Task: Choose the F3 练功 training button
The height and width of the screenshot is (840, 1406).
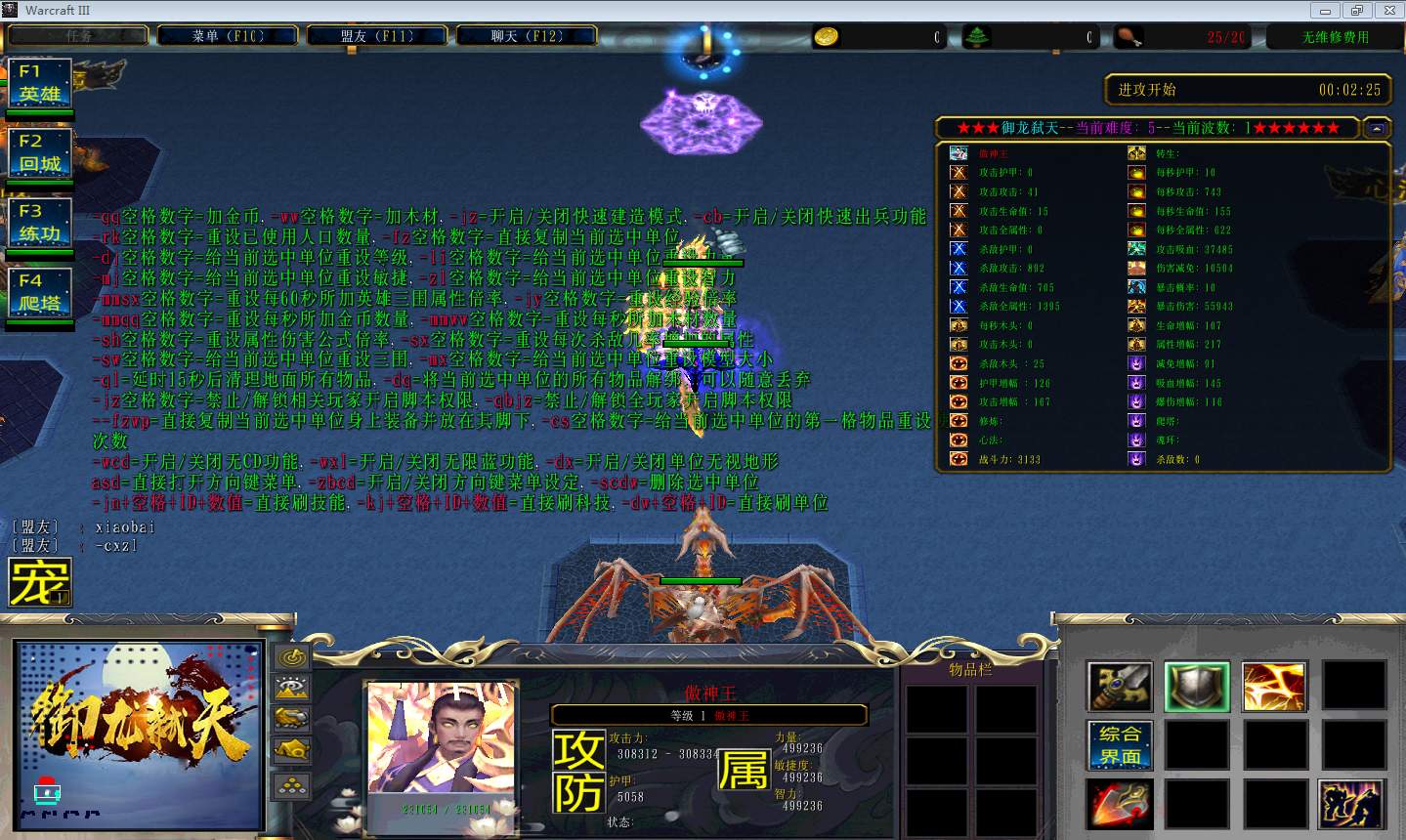Action: (x=40, y=224)
